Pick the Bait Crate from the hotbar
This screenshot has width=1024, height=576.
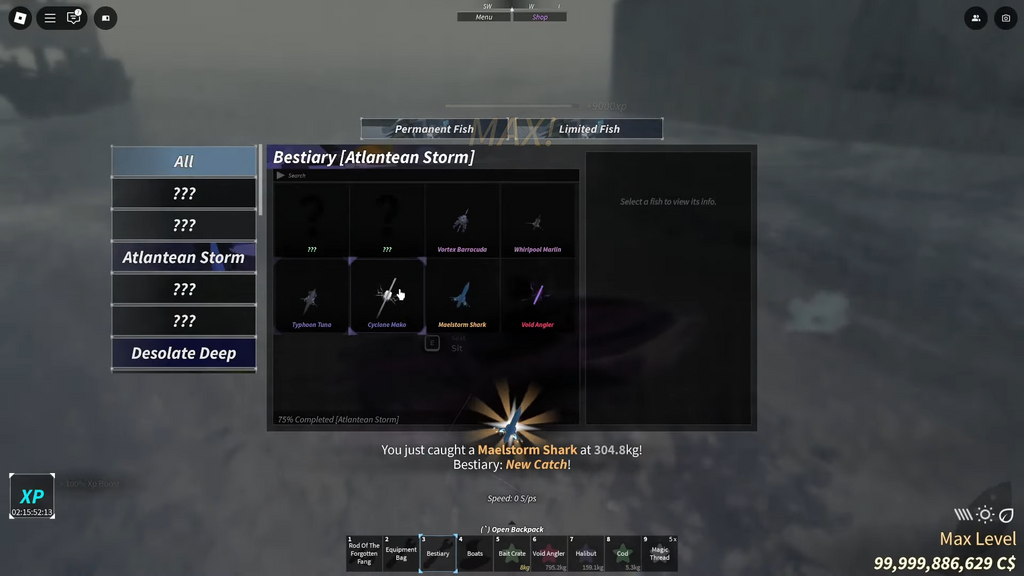click(x=512, y=552)
